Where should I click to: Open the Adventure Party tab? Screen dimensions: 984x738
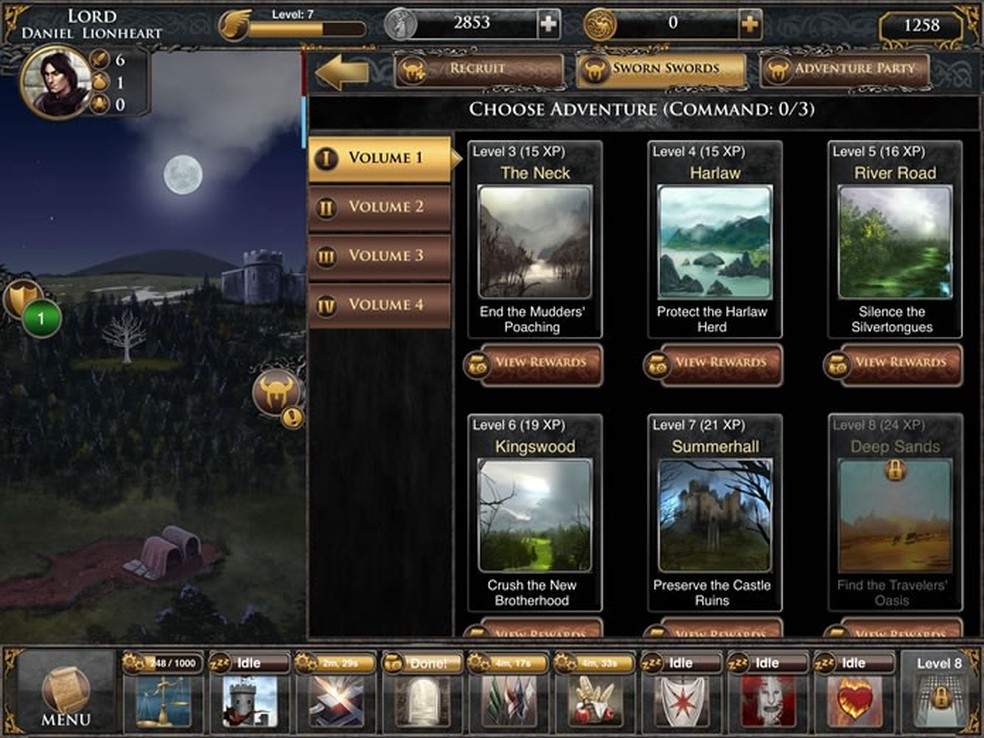tap(845, 69)
